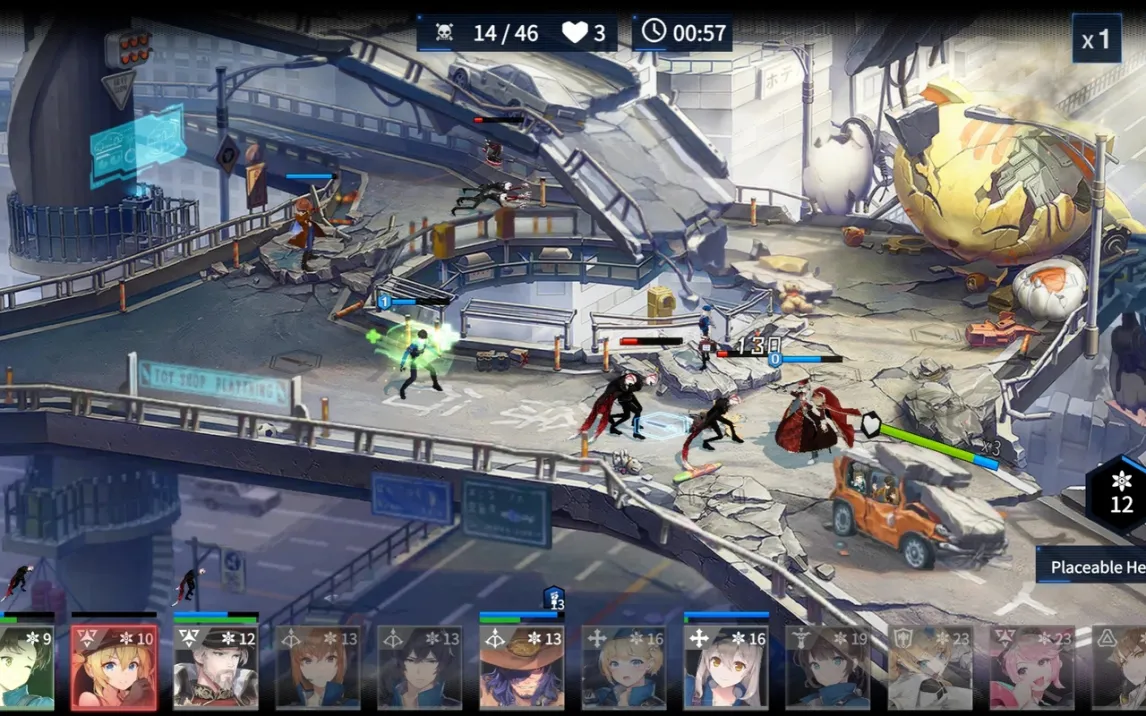This screenshot has height=716, width=1146.
Task: Choose the dark-haired archer card costing 13
Action: coord(419,667)
